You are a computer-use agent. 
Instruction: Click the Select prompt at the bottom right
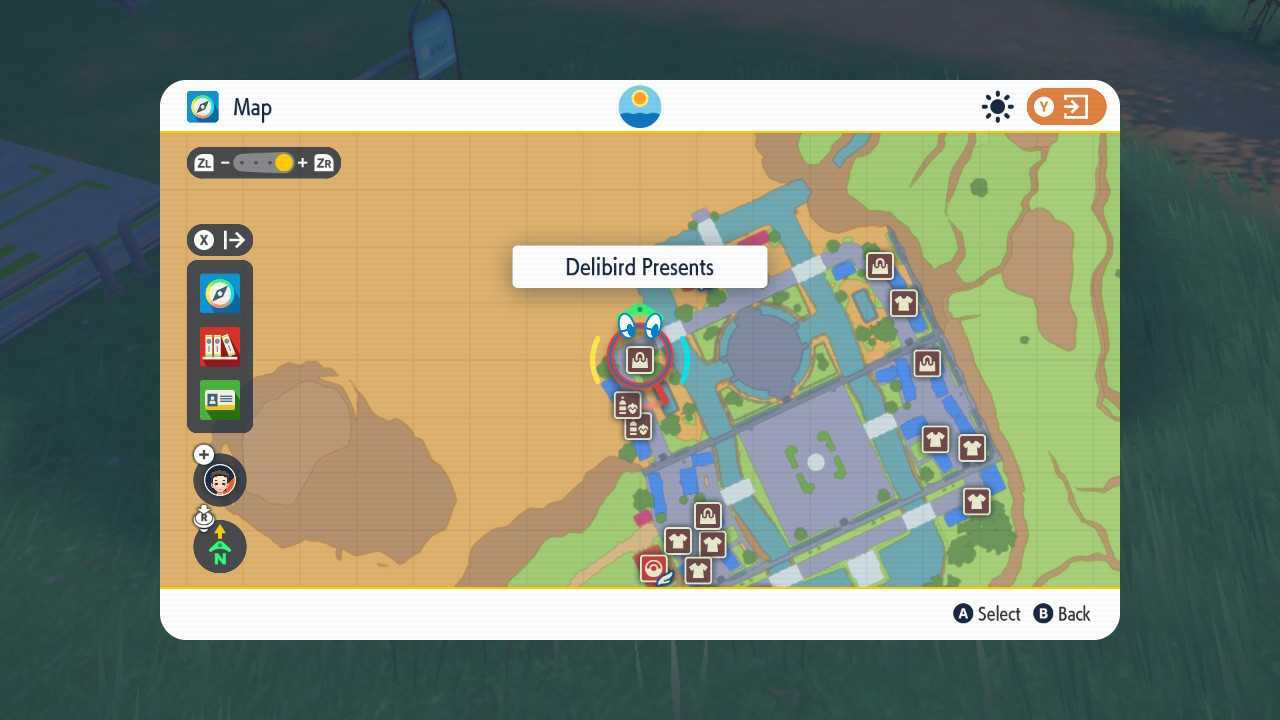[987, 614]
